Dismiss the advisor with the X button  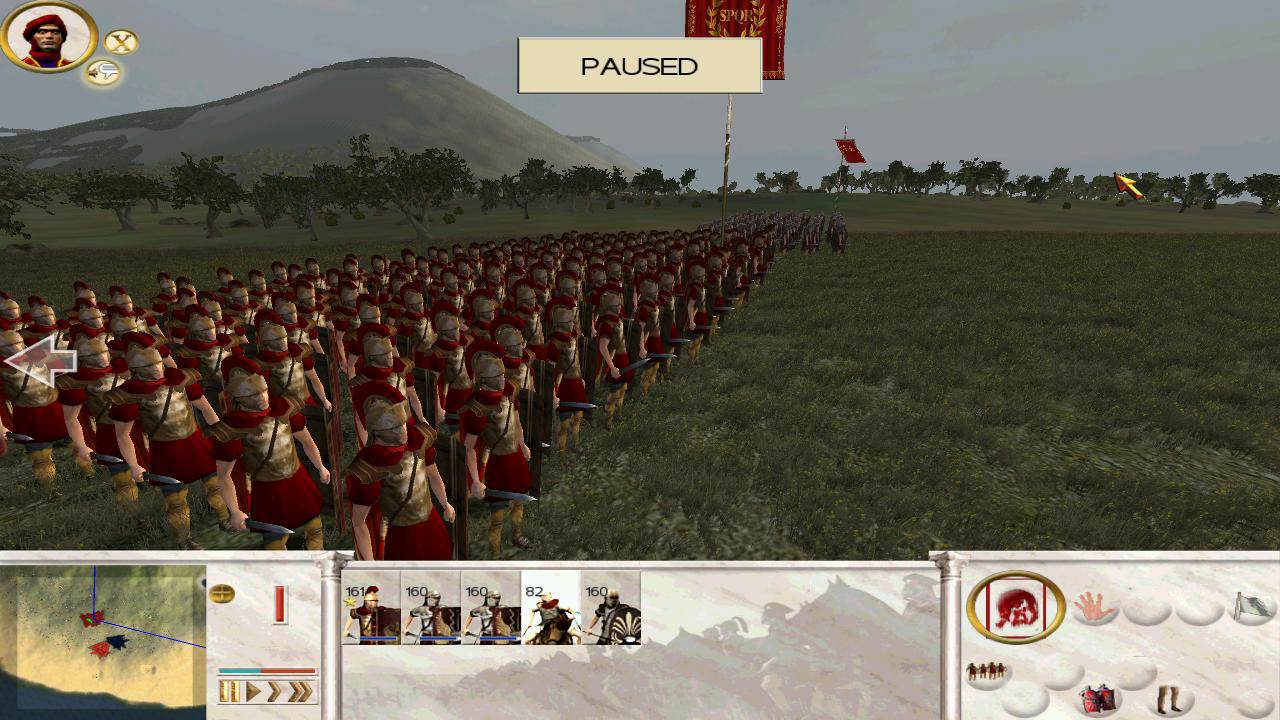click(121, 42)
